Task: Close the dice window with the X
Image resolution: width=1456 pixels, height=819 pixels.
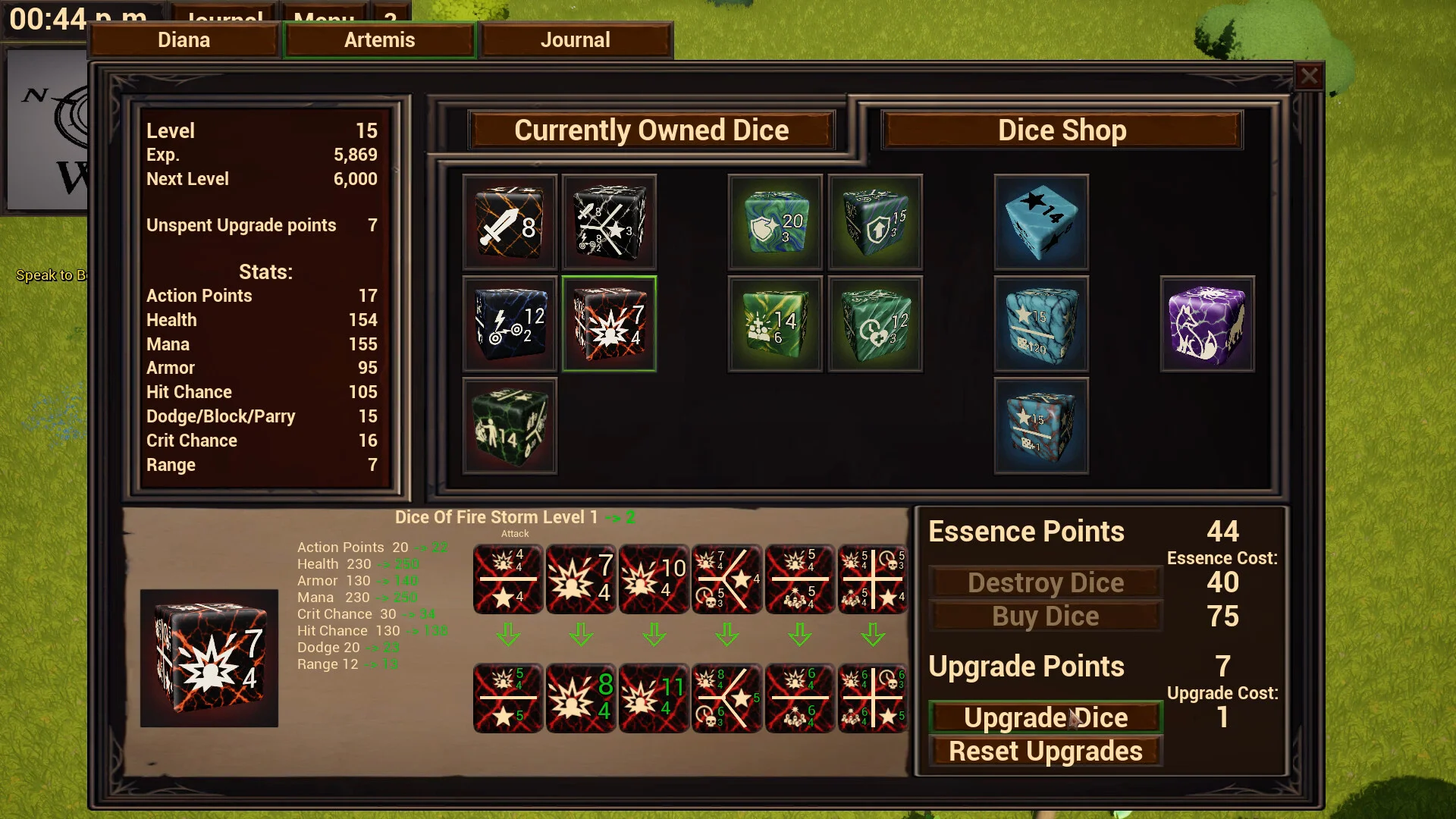Action: pos(1309,76)
